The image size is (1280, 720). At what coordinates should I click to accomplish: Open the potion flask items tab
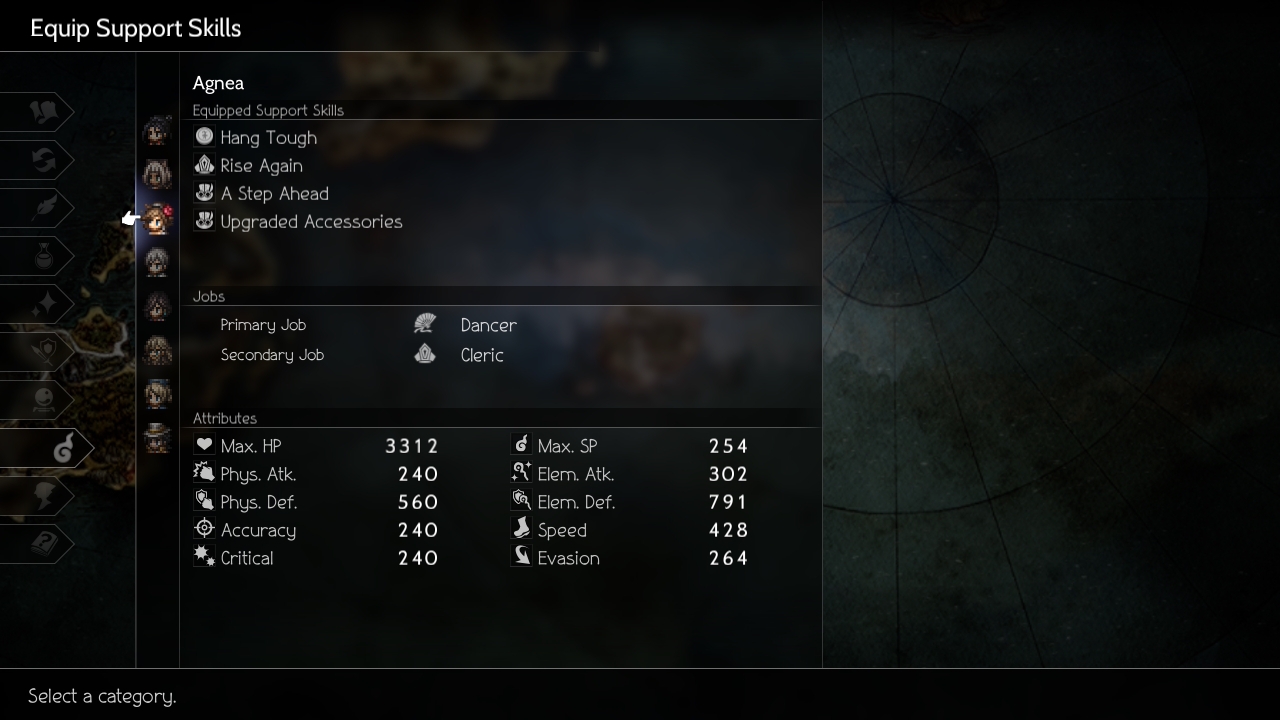(43, 257)
